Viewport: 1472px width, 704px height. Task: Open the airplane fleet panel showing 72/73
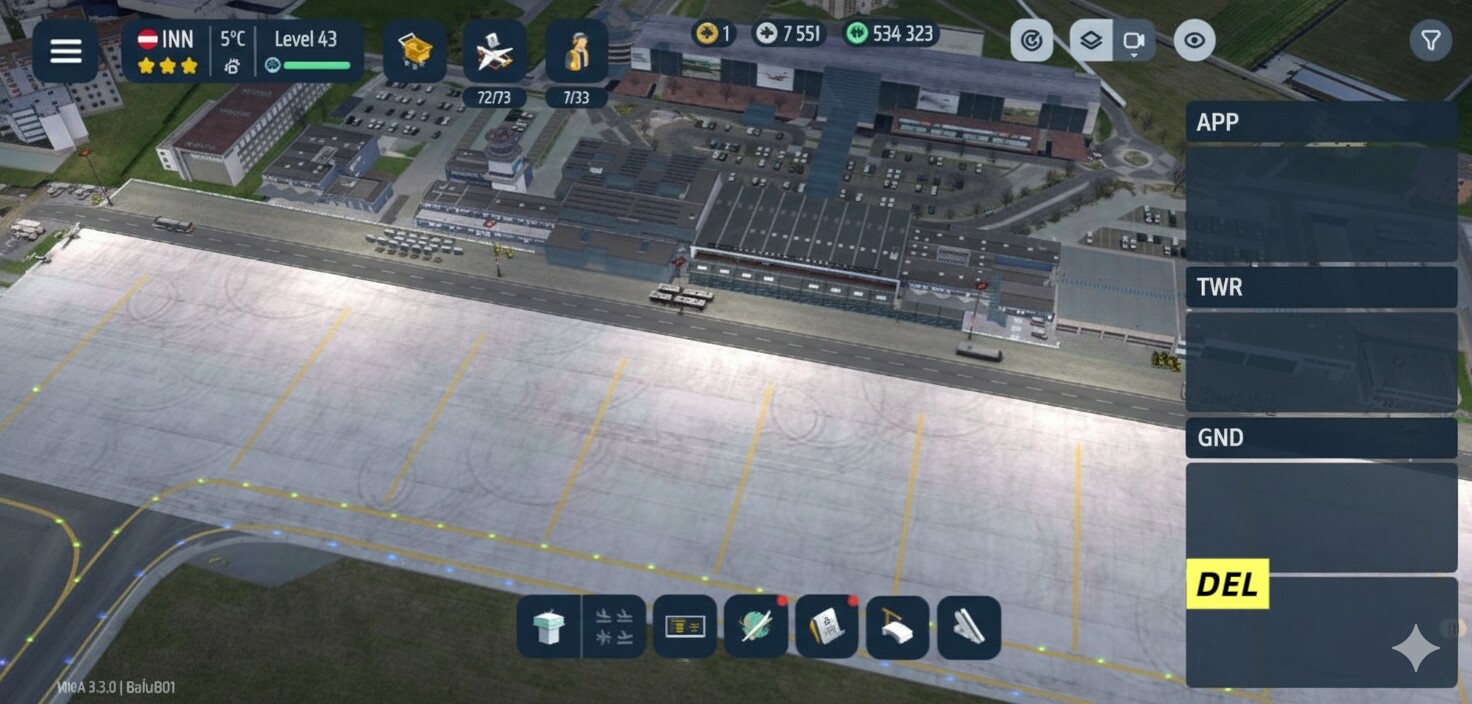click(494, 52)
